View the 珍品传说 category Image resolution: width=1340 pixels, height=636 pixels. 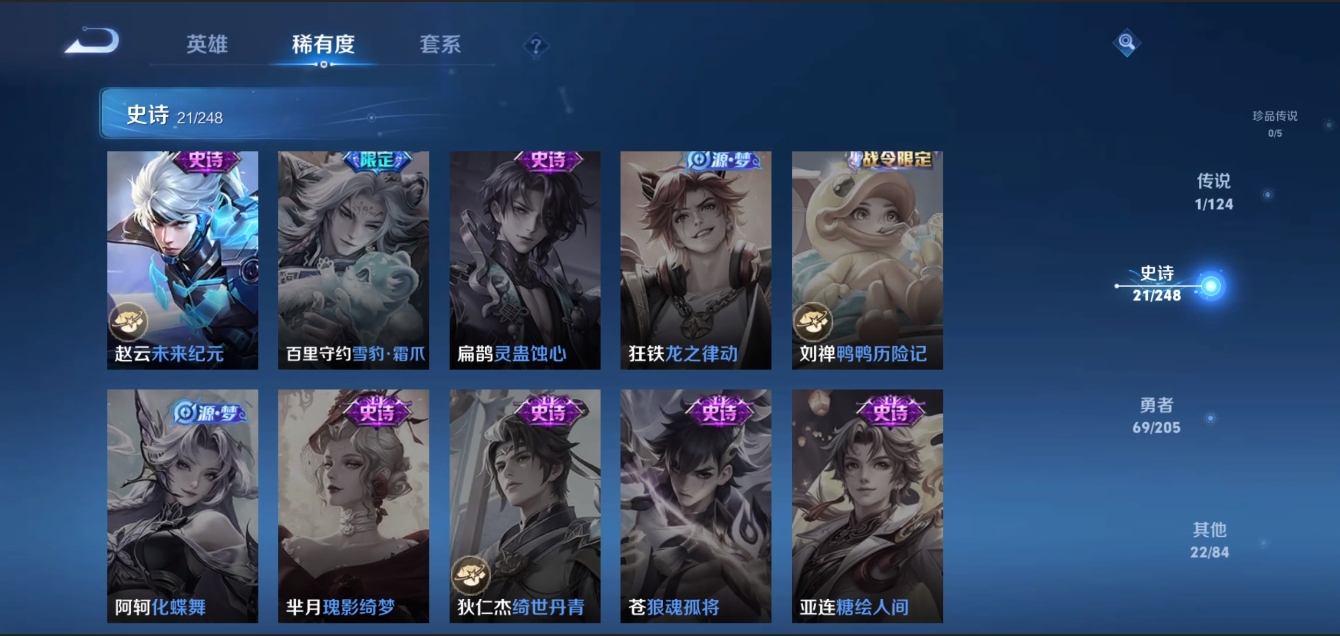[1274, 123]
